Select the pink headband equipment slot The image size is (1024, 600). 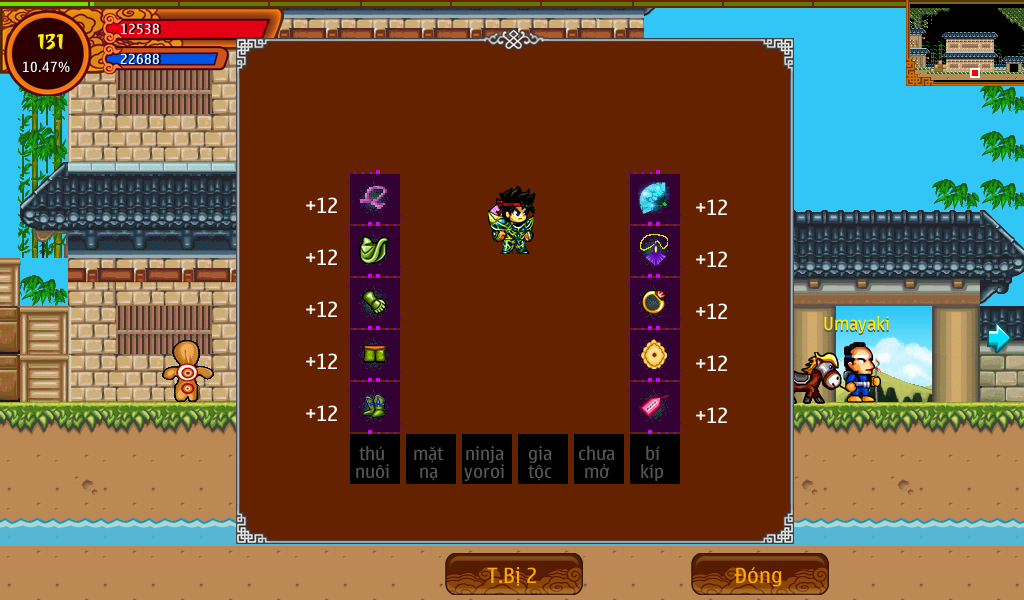pyautogui.click(x=375, y=199)
